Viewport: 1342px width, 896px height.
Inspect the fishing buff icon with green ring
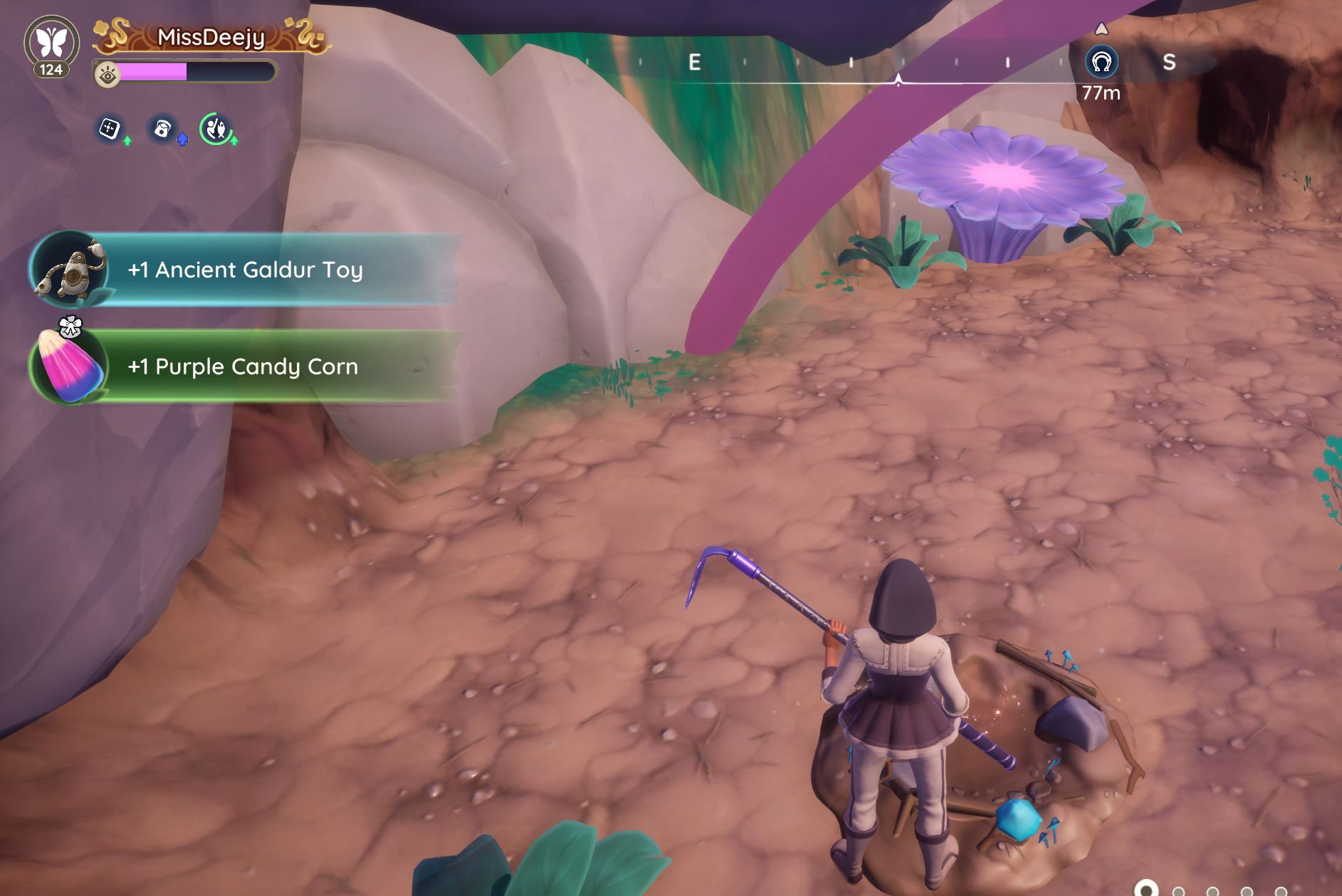click(x=216, y=129)
